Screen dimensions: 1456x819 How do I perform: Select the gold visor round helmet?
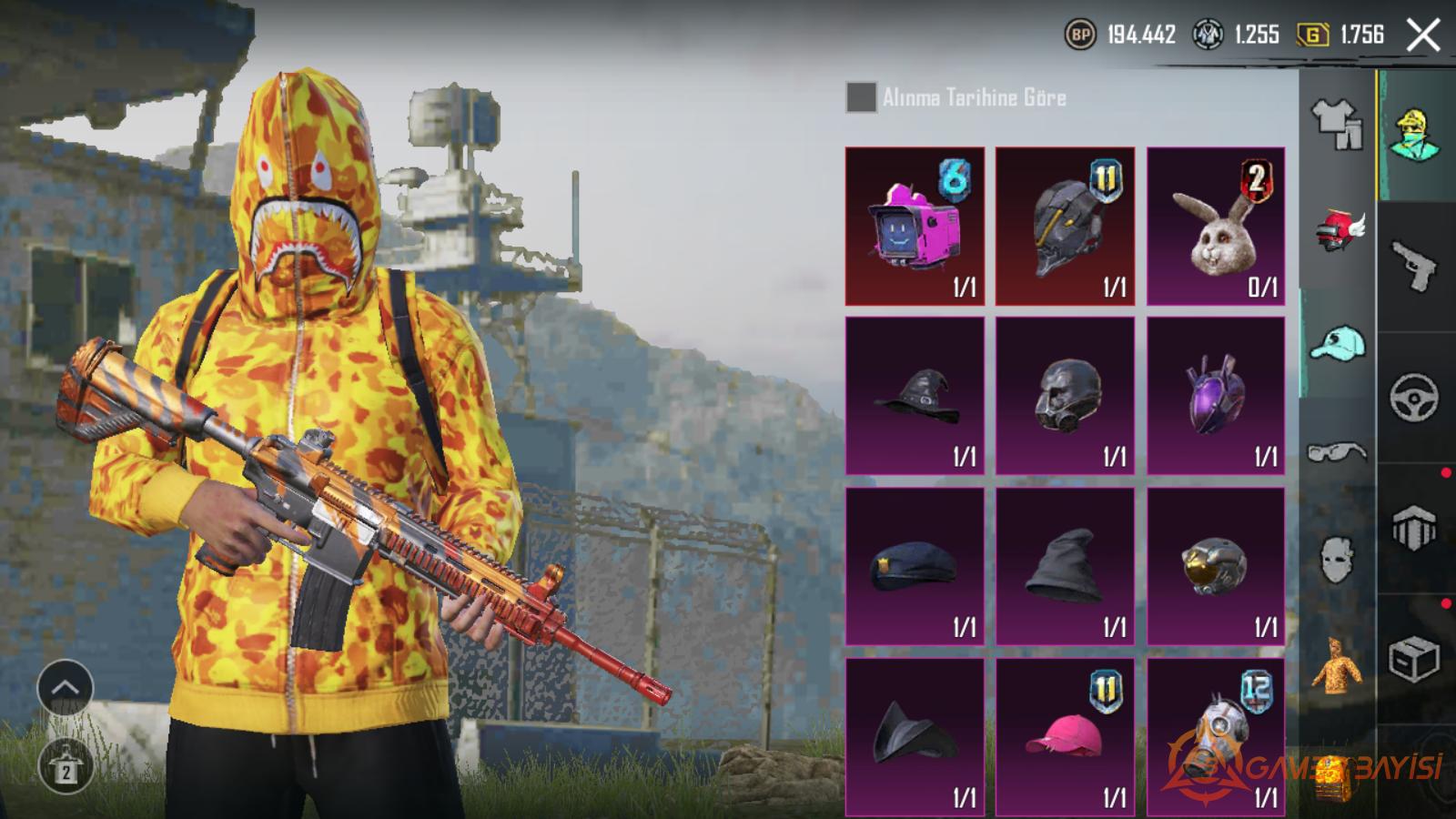click(1216, 566)
